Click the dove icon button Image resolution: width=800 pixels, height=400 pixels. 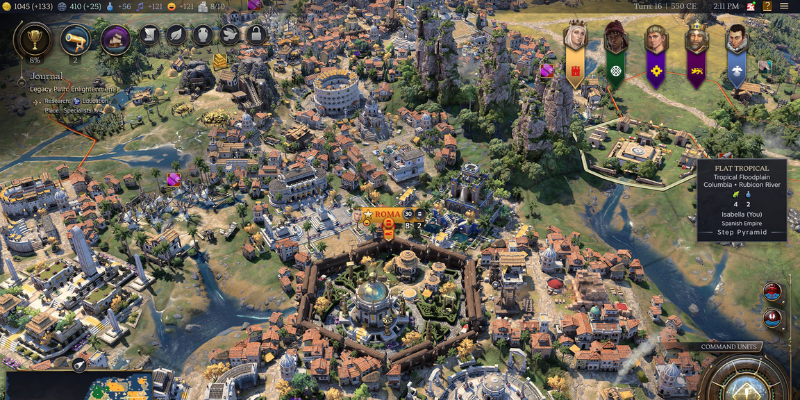229,36
